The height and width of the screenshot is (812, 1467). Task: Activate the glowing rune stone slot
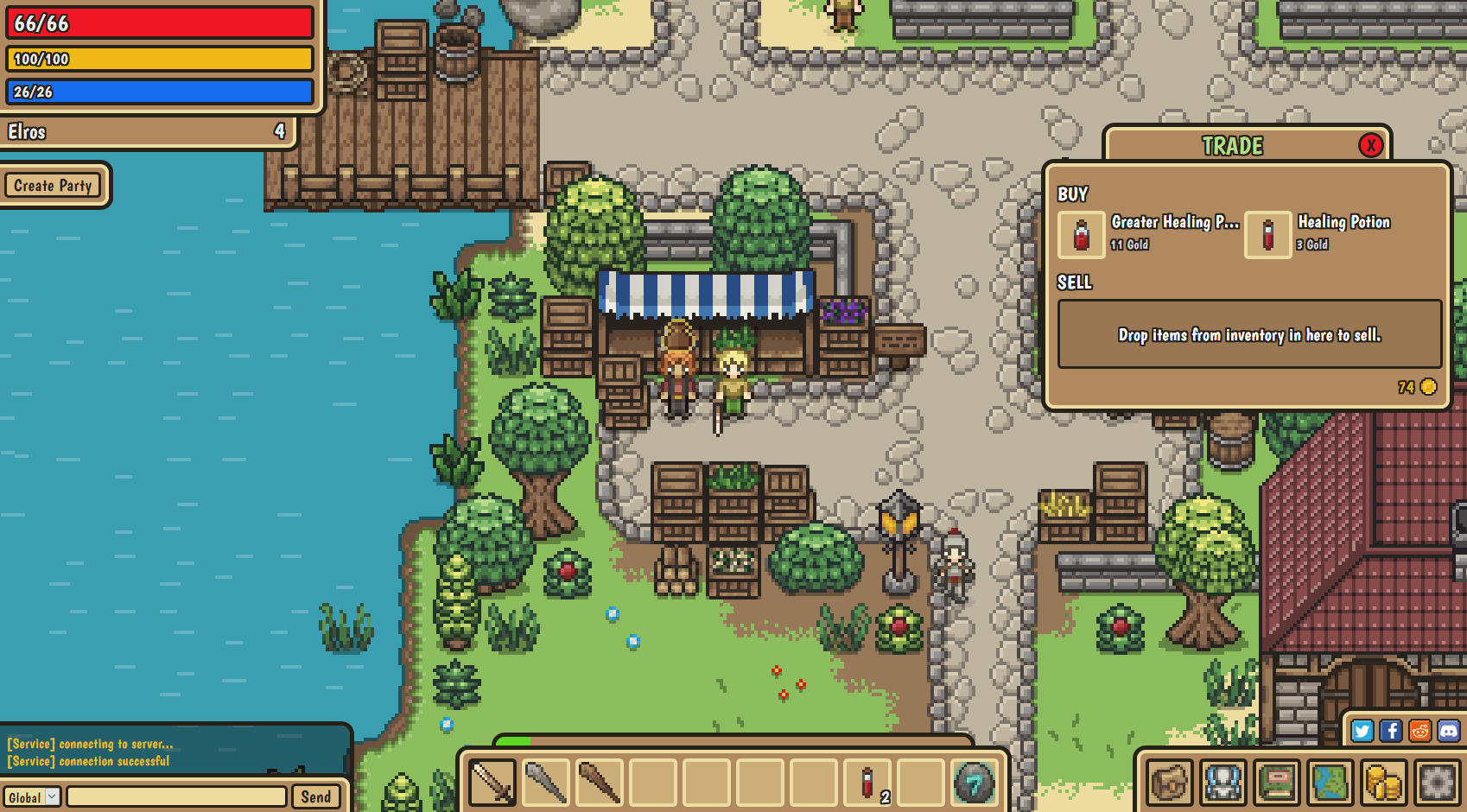click(x=974, y=783)
